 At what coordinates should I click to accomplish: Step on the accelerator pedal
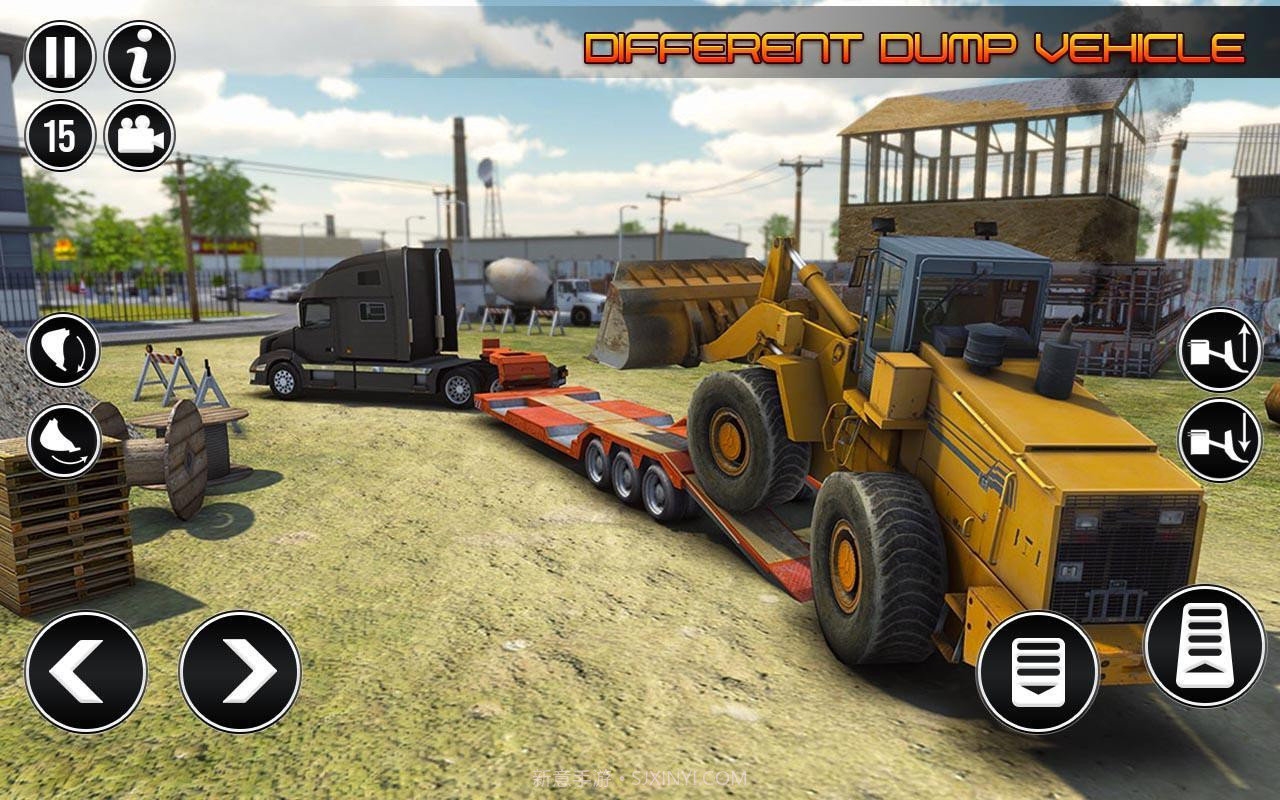coord(1204,645)
